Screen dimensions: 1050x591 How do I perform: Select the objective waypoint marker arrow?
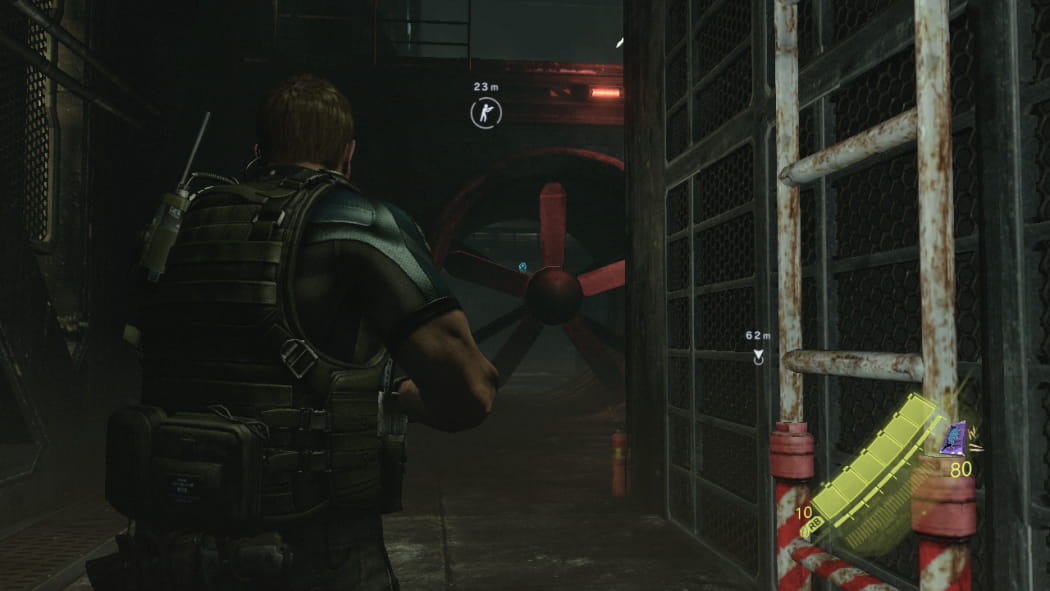[758, 357]
